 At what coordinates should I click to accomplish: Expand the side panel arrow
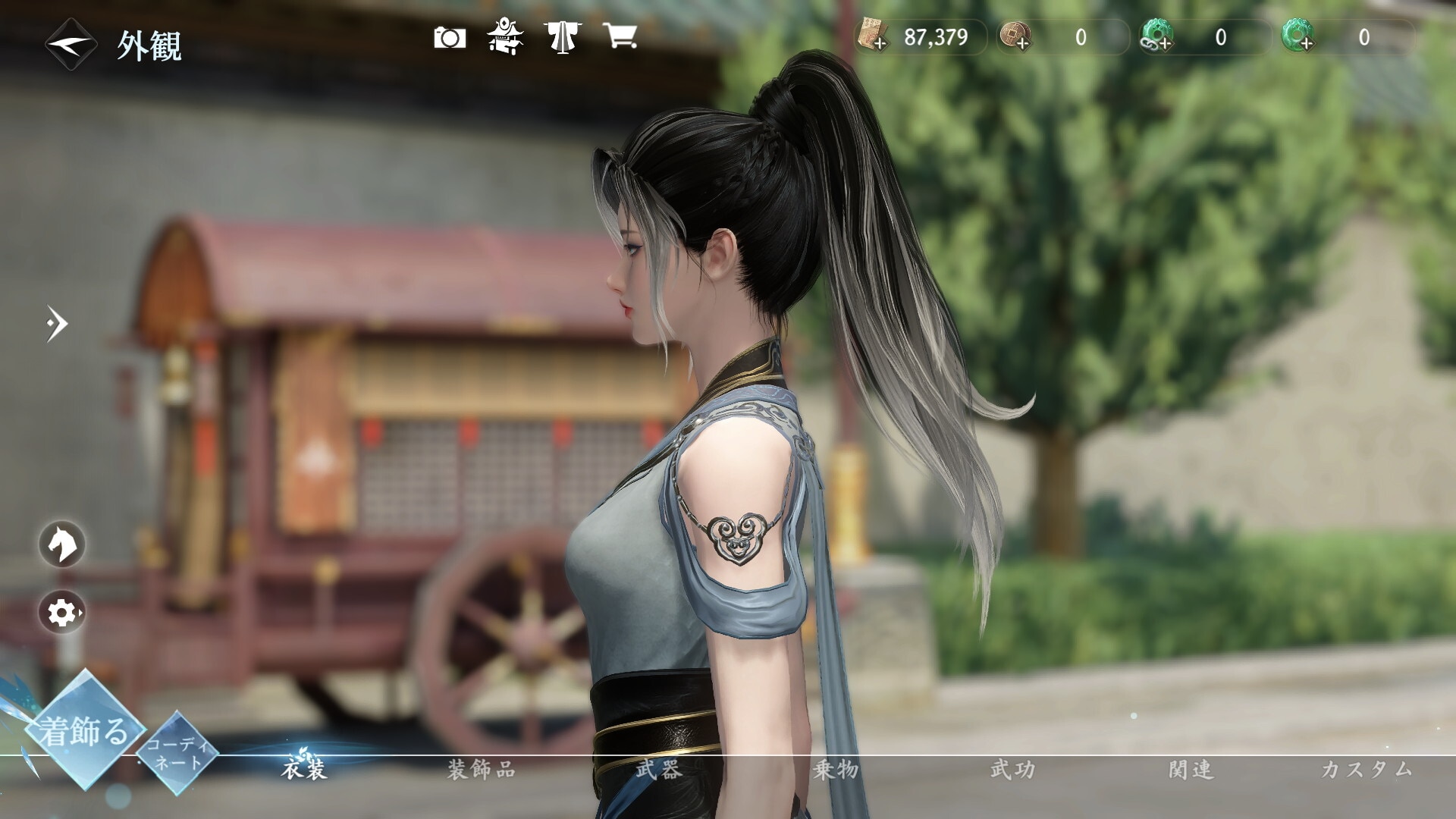point(57,324)
